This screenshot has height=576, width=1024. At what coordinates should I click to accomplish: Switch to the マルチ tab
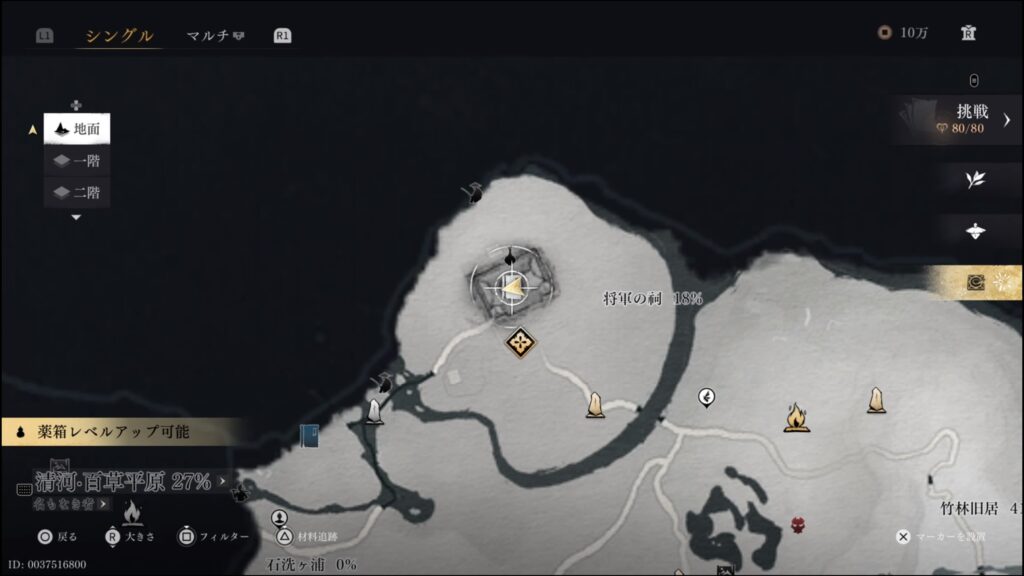215,36
